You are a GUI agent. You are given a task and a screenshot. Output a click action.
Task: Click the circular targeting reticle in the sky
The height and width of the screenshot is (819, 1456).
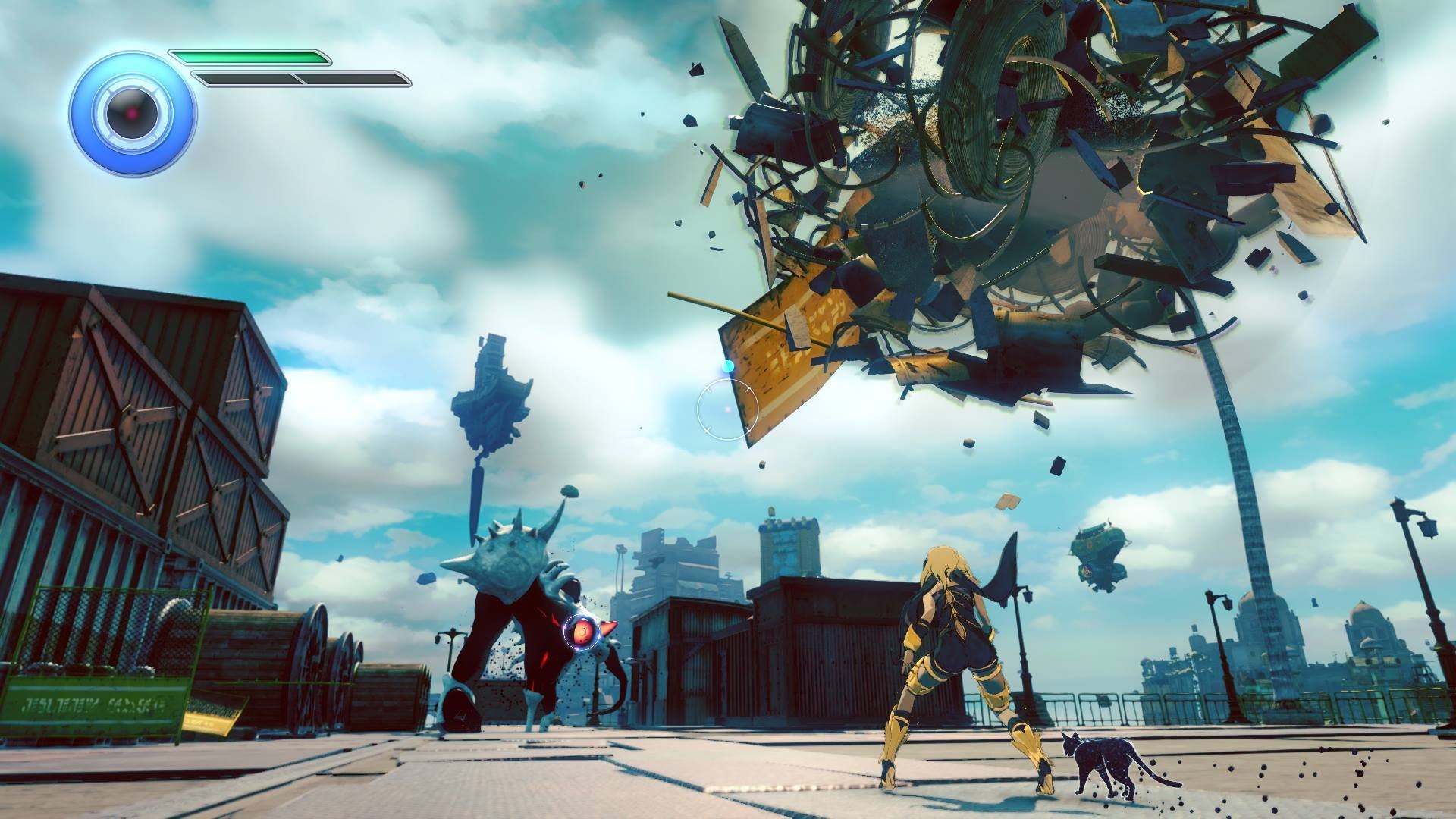pos(729,407)
